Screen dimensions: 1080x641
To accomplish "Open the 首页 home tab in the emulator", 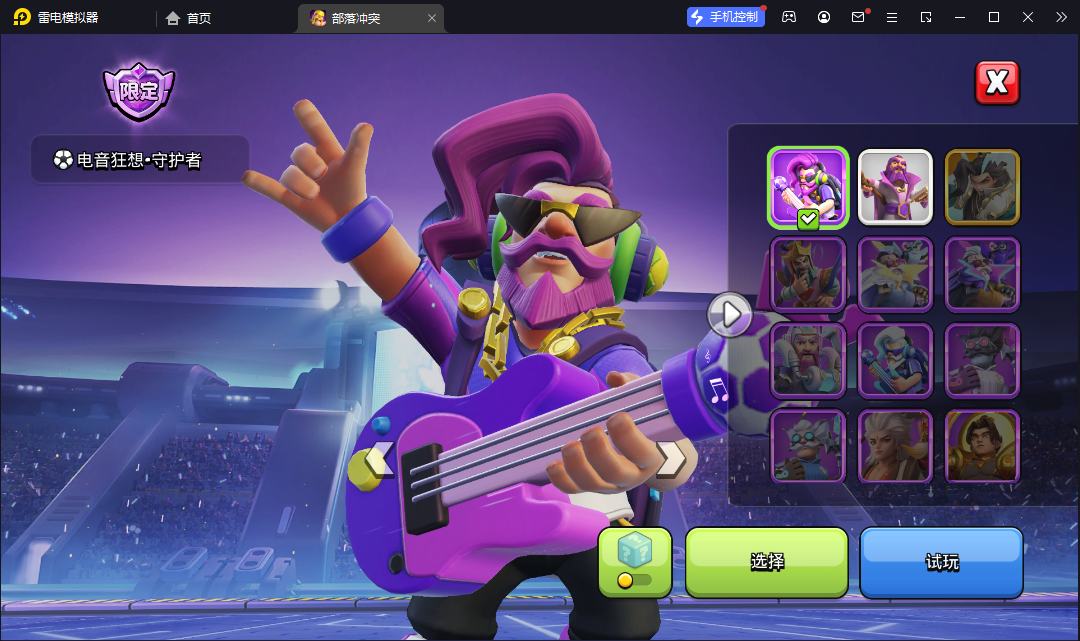I will tap(189, 18).
